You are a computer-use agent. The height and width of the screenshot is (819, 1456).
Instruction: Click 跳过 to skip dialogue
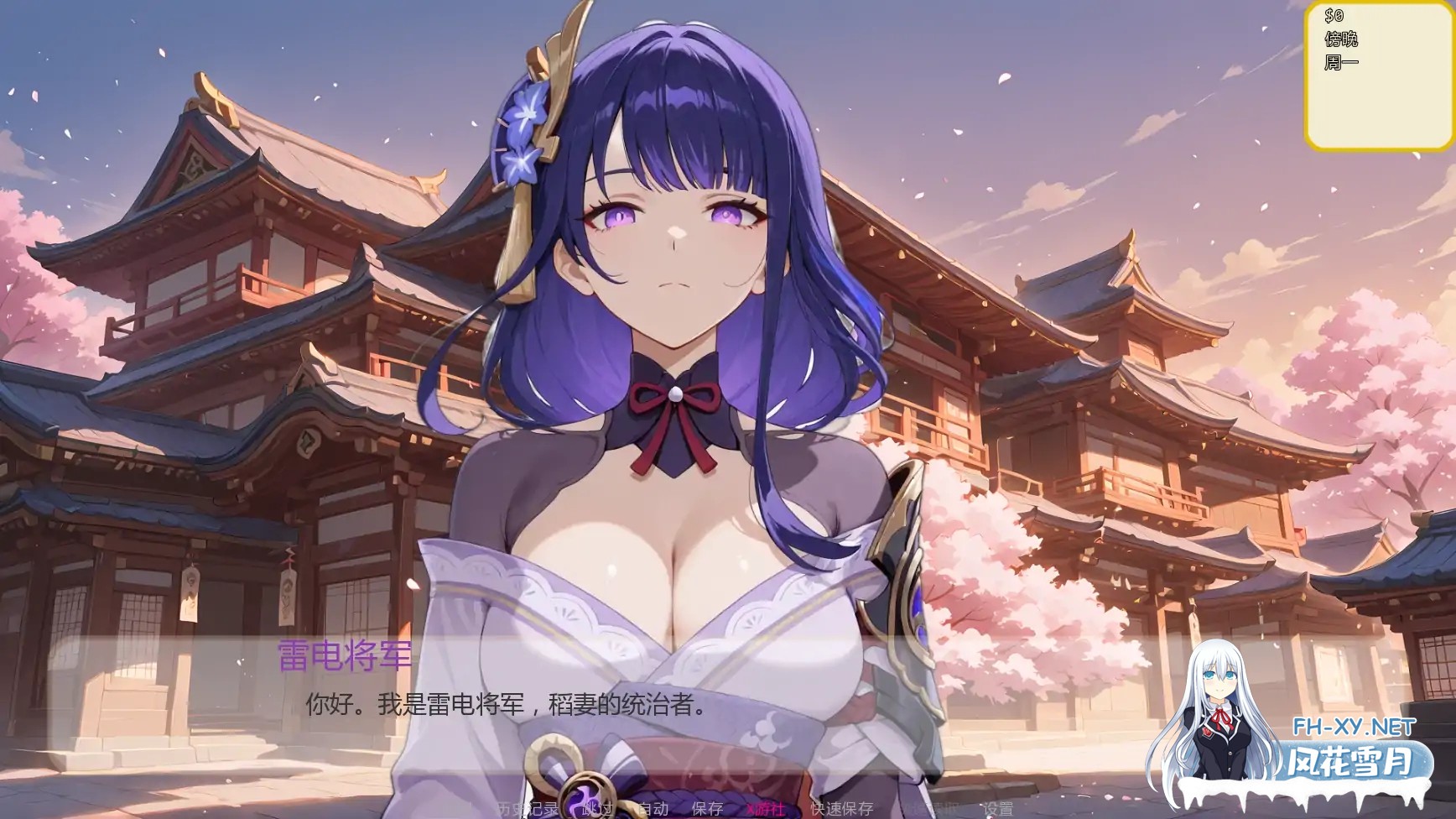pos(595,807)
